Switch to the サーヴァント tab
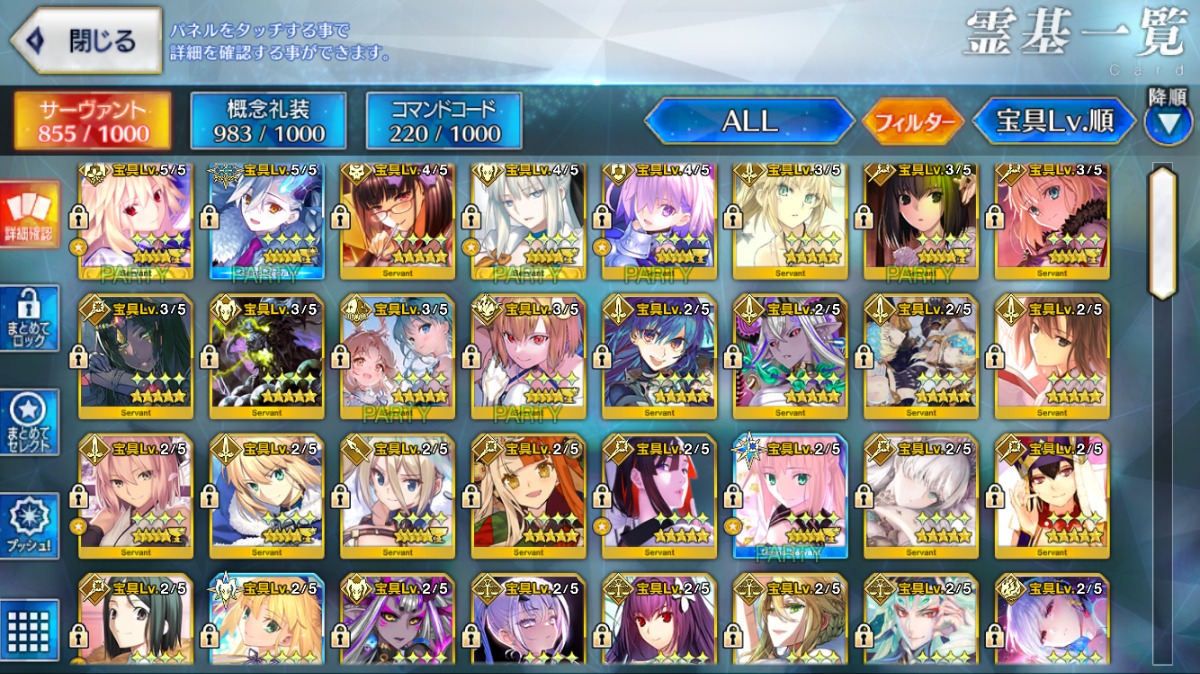1200x674 pixels. 93,122
